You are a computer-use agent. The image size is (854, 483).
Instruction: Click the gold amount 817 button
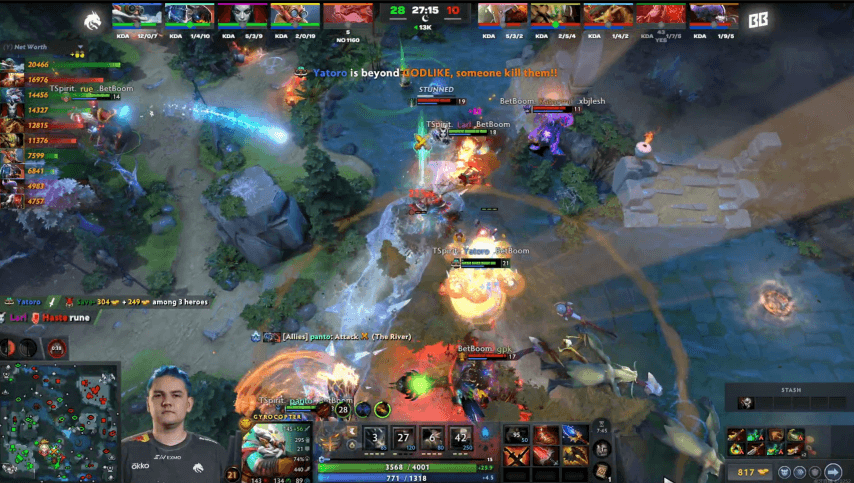tap(747, 471)
